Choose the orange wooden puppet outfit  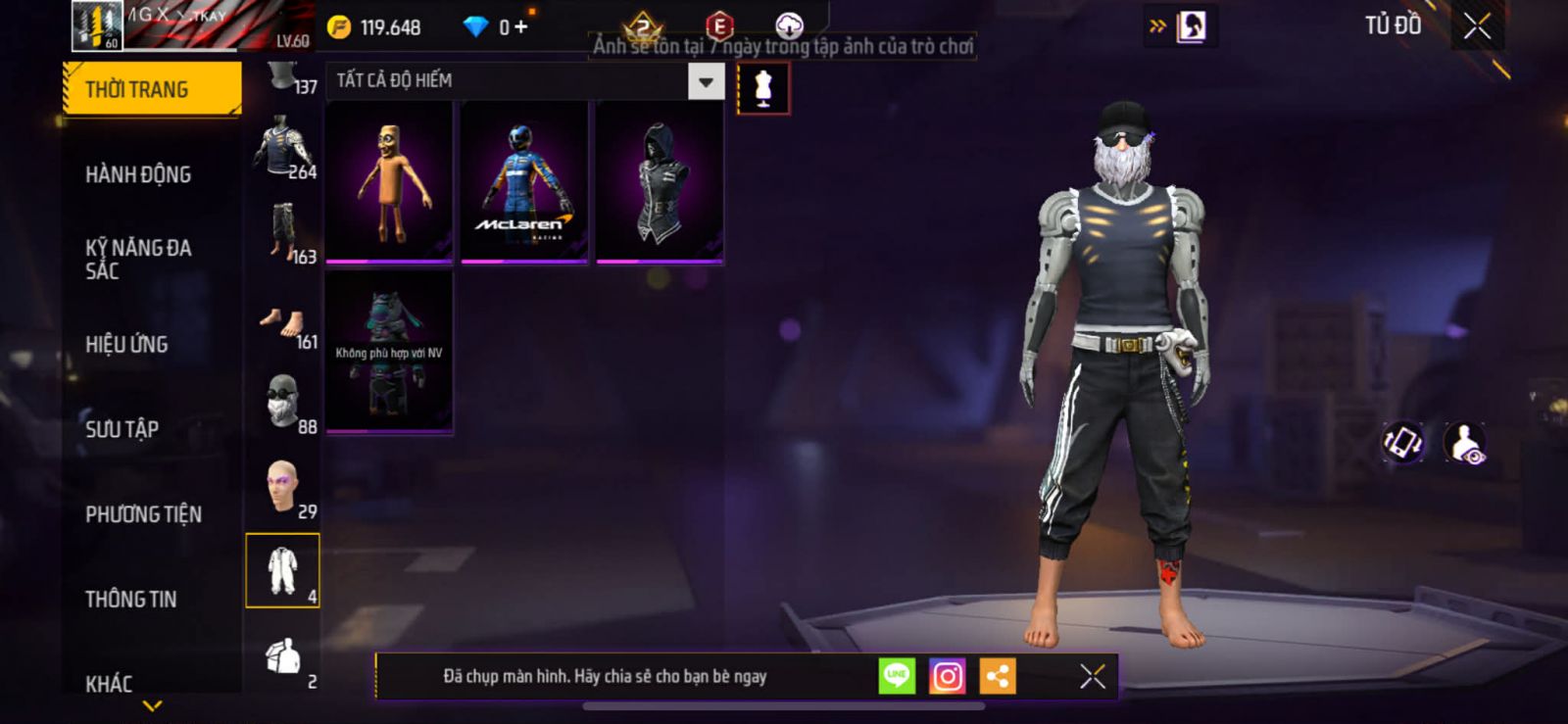[x=389, y=182]
